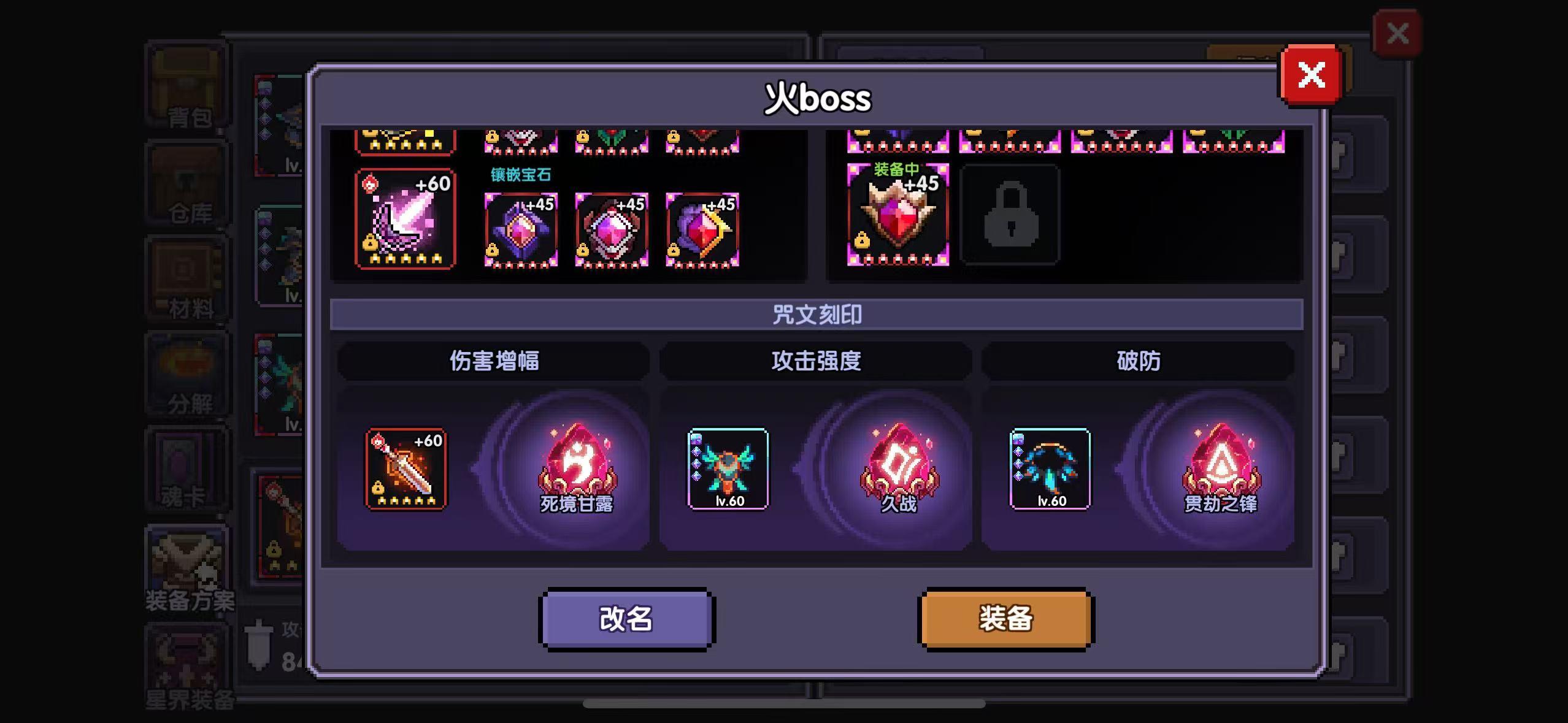The width and height of the screenshot is (1568, 723).
Task: Expand the 攻击强度 section
Action: 816,361
